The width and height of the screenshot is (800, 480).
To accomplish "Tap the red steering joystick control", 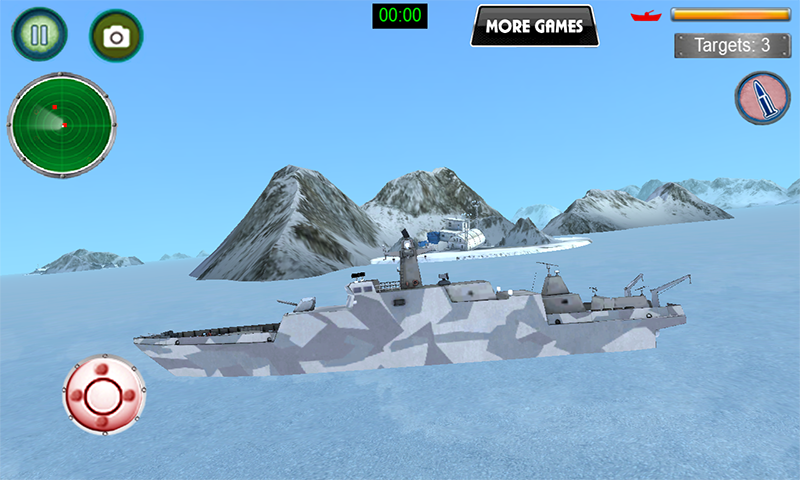I will pyautogui.click(x=103, y=394).
